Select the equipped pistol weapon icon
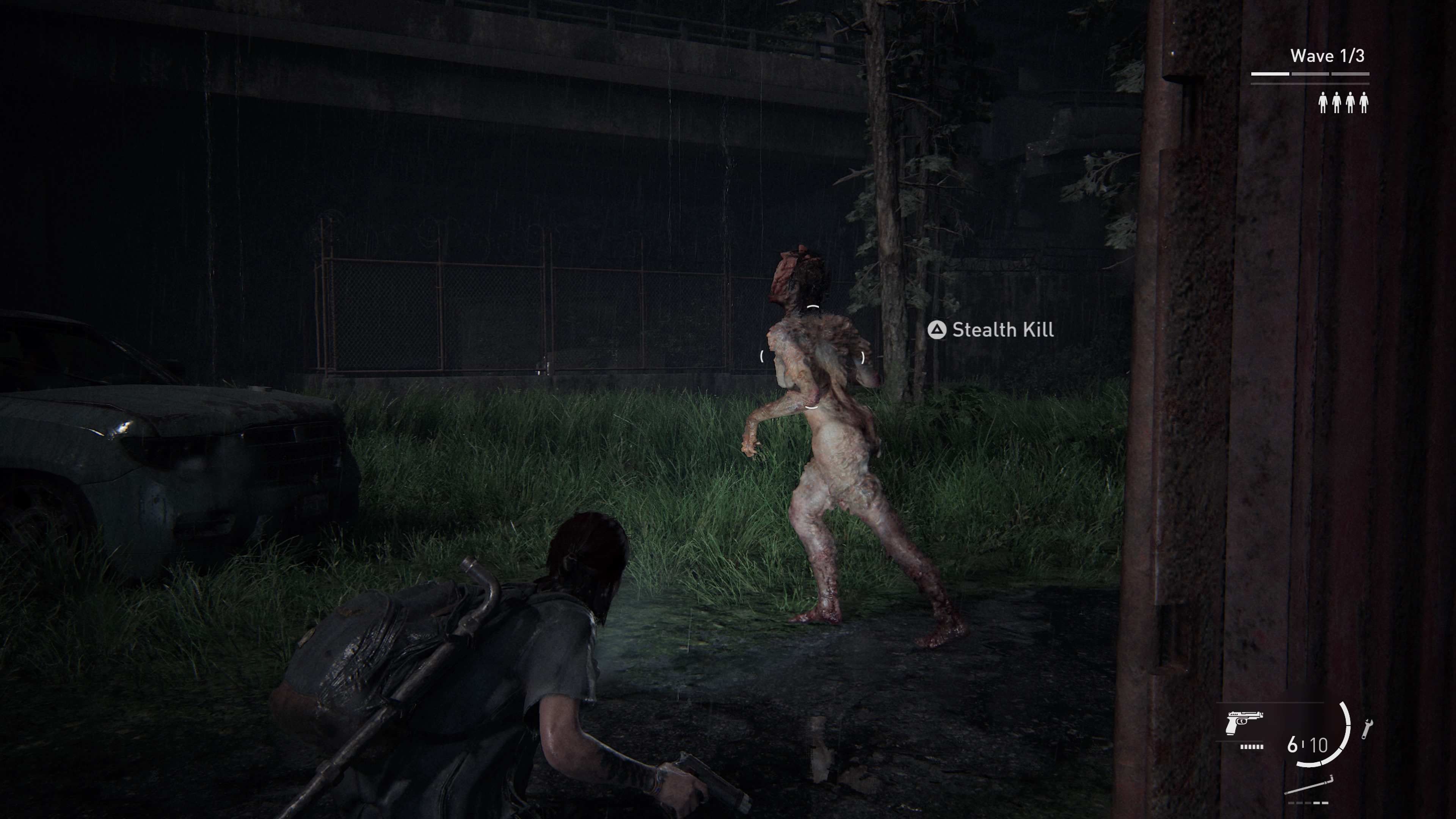The width and height of the screenshot is (1456, 819). [x=1244, y=723]
